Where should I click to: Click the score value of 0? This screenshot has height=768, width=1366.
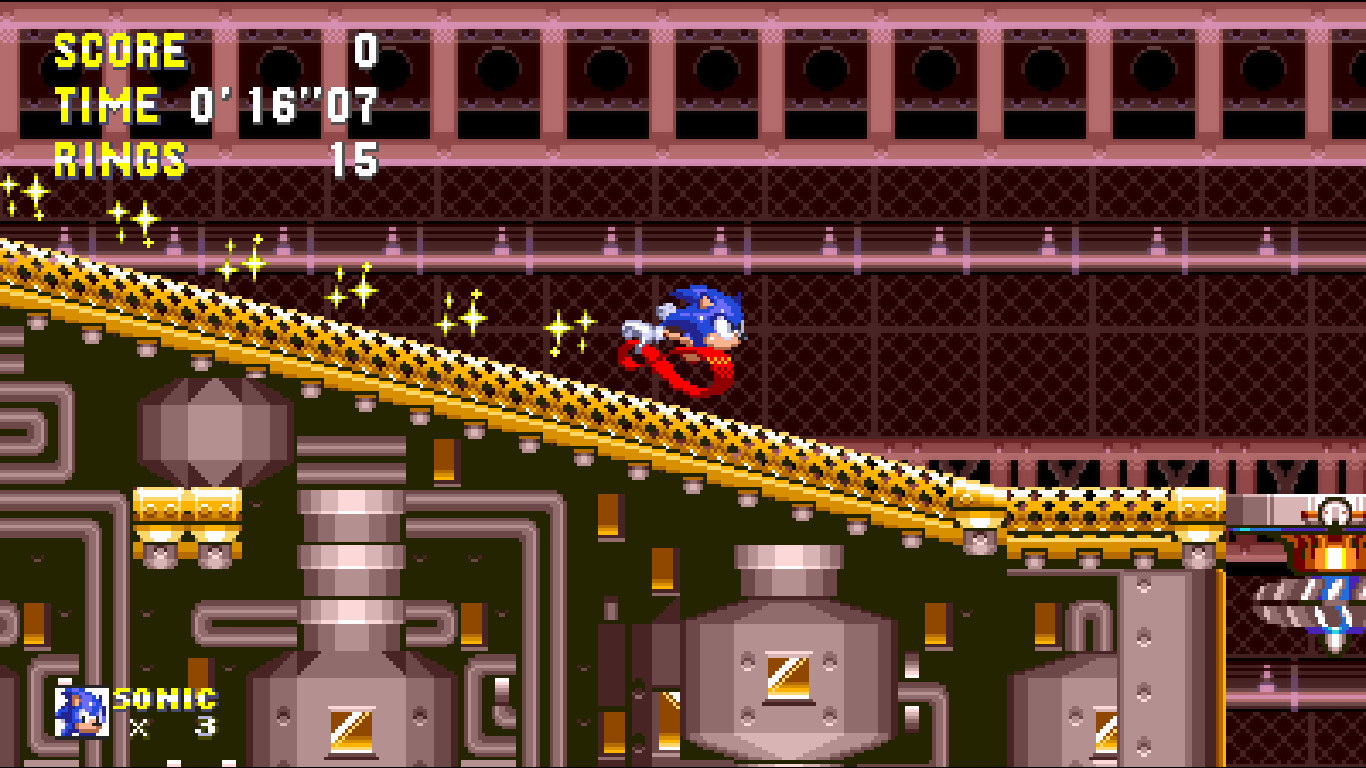click(361, 50)
